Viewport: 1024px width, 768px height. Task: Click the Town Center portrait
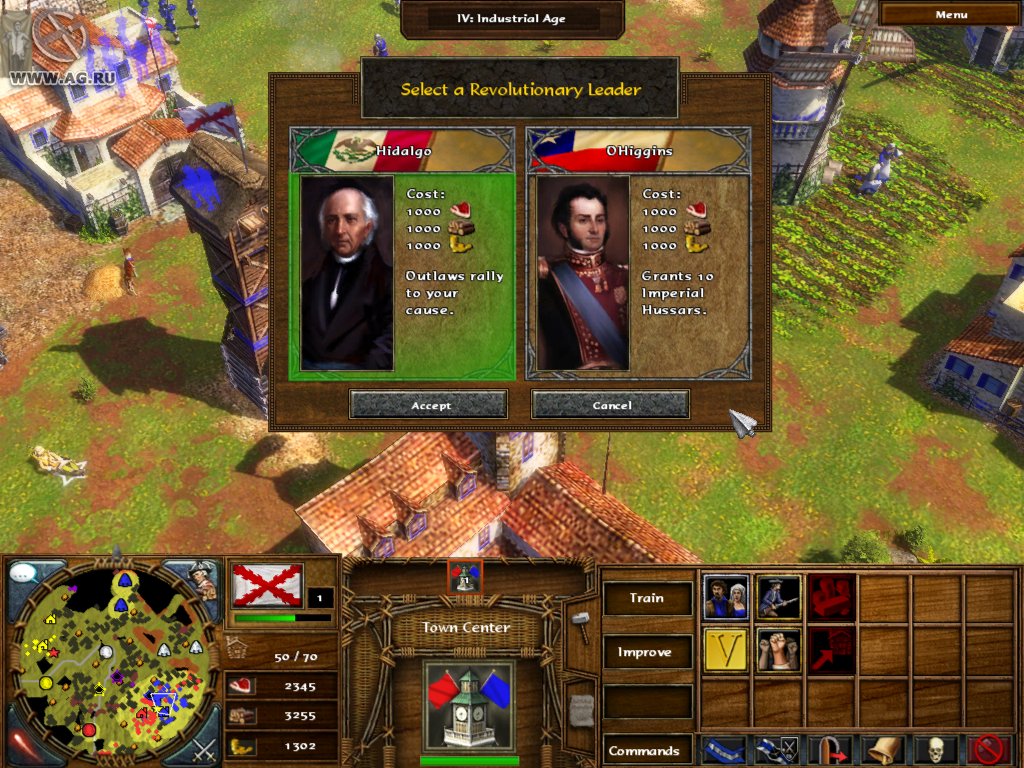467,705
